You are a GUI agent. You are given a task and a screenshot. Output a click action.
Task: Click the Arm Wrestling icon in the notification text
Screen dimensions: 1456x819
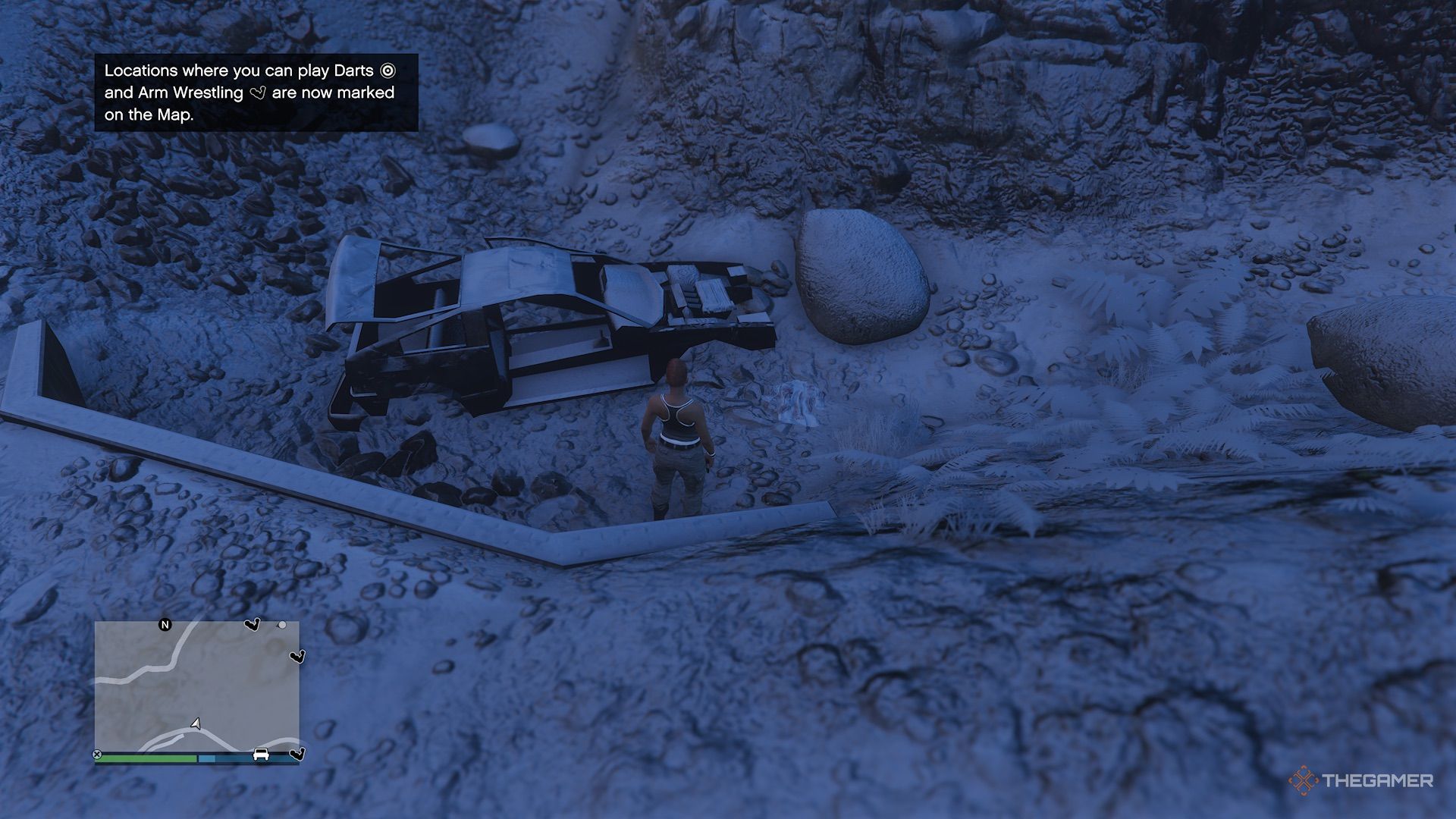tap(259, 93)
